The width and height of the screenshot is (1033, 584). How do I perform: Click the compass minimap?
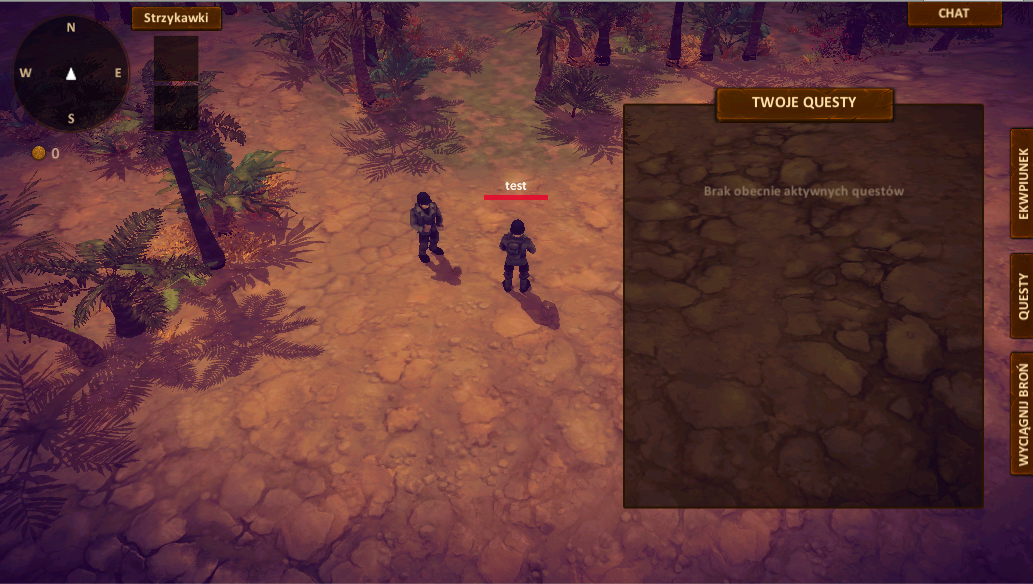click(x=71, y=73)
